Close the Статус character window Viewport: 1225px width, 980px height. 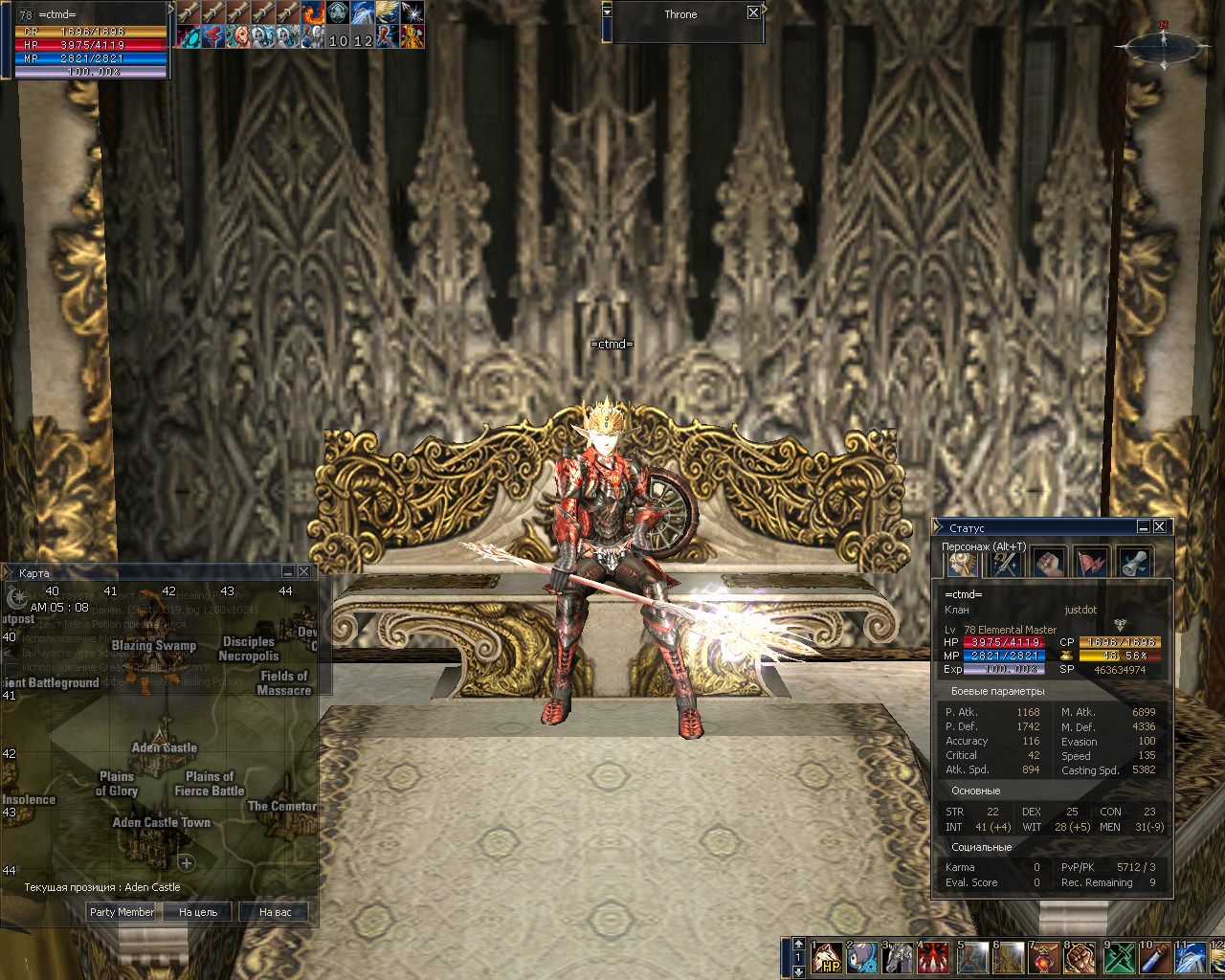point(1159,527)
